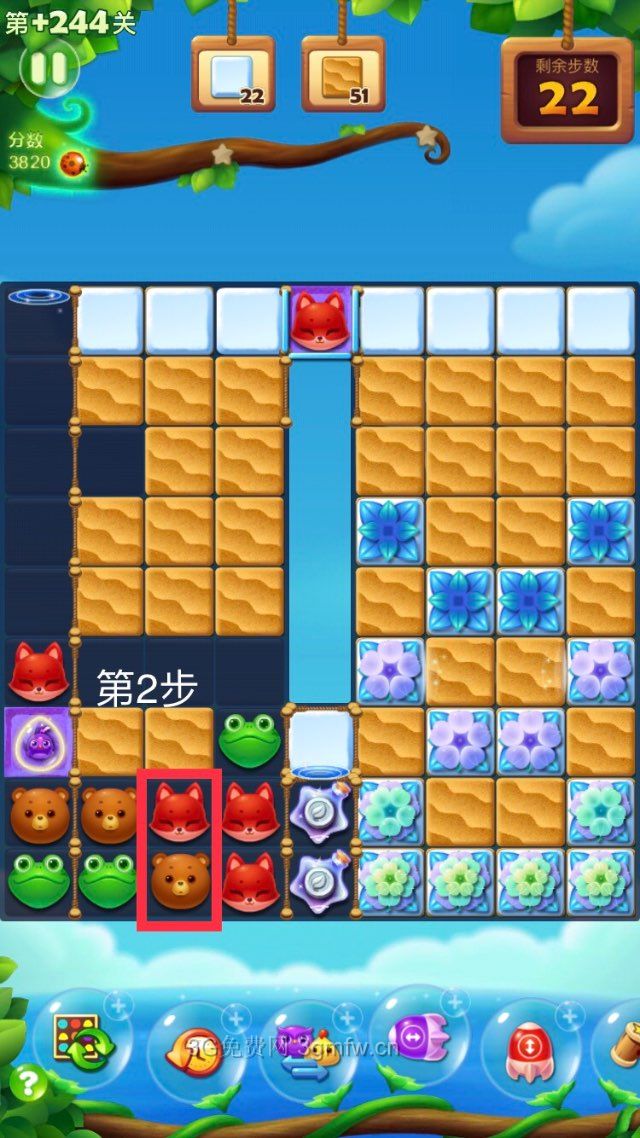Select the purple bird egg tile
Viewport: 640px width, 1138px height.
tap(37, 741)
